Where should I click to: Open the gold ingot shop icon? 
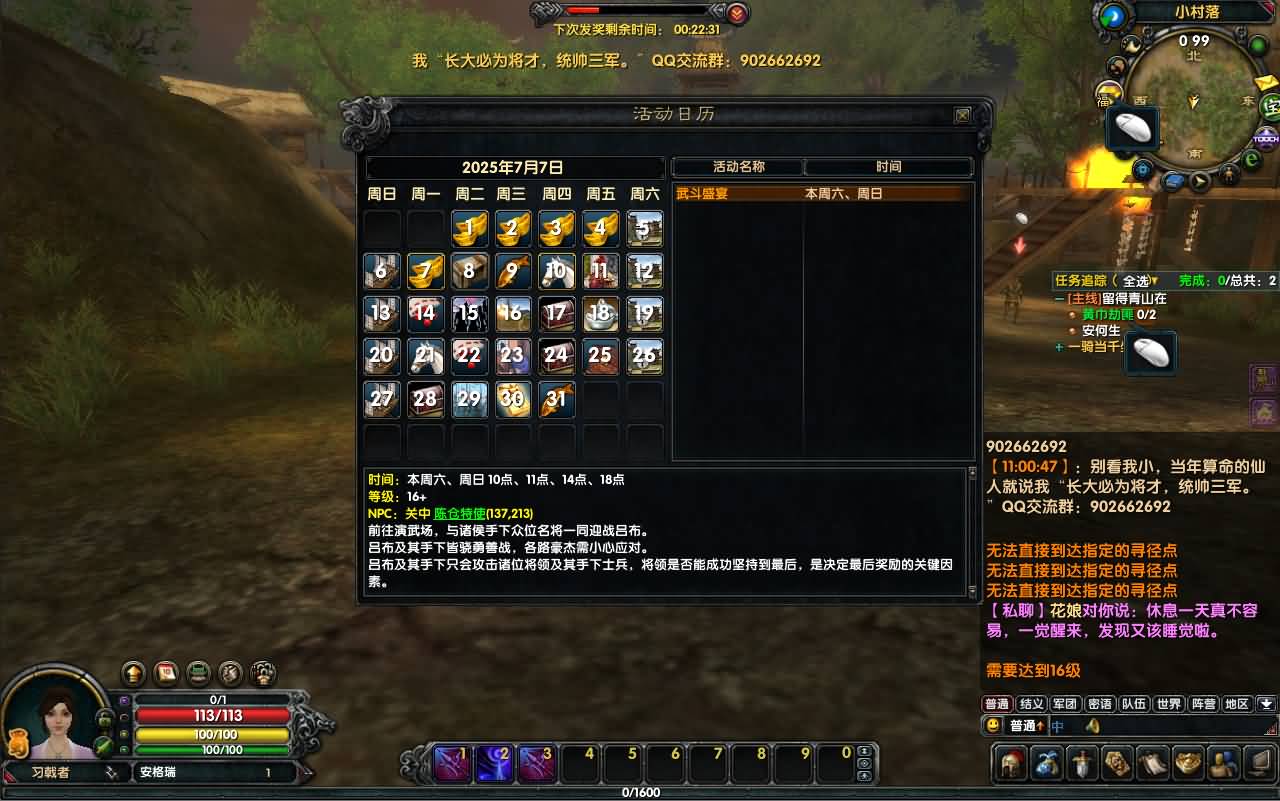(1188, 764)
